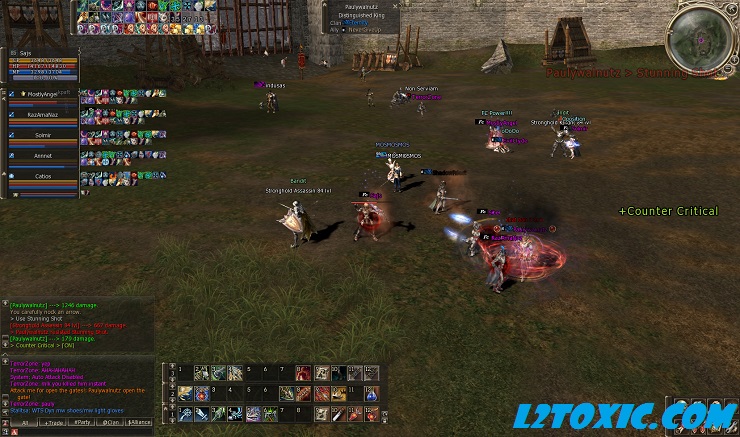The width and height of the screenshot is (740, 437).
Task: Switch to the @Clan chat tab
Action: pyautogui.click(x=110, y=423)
